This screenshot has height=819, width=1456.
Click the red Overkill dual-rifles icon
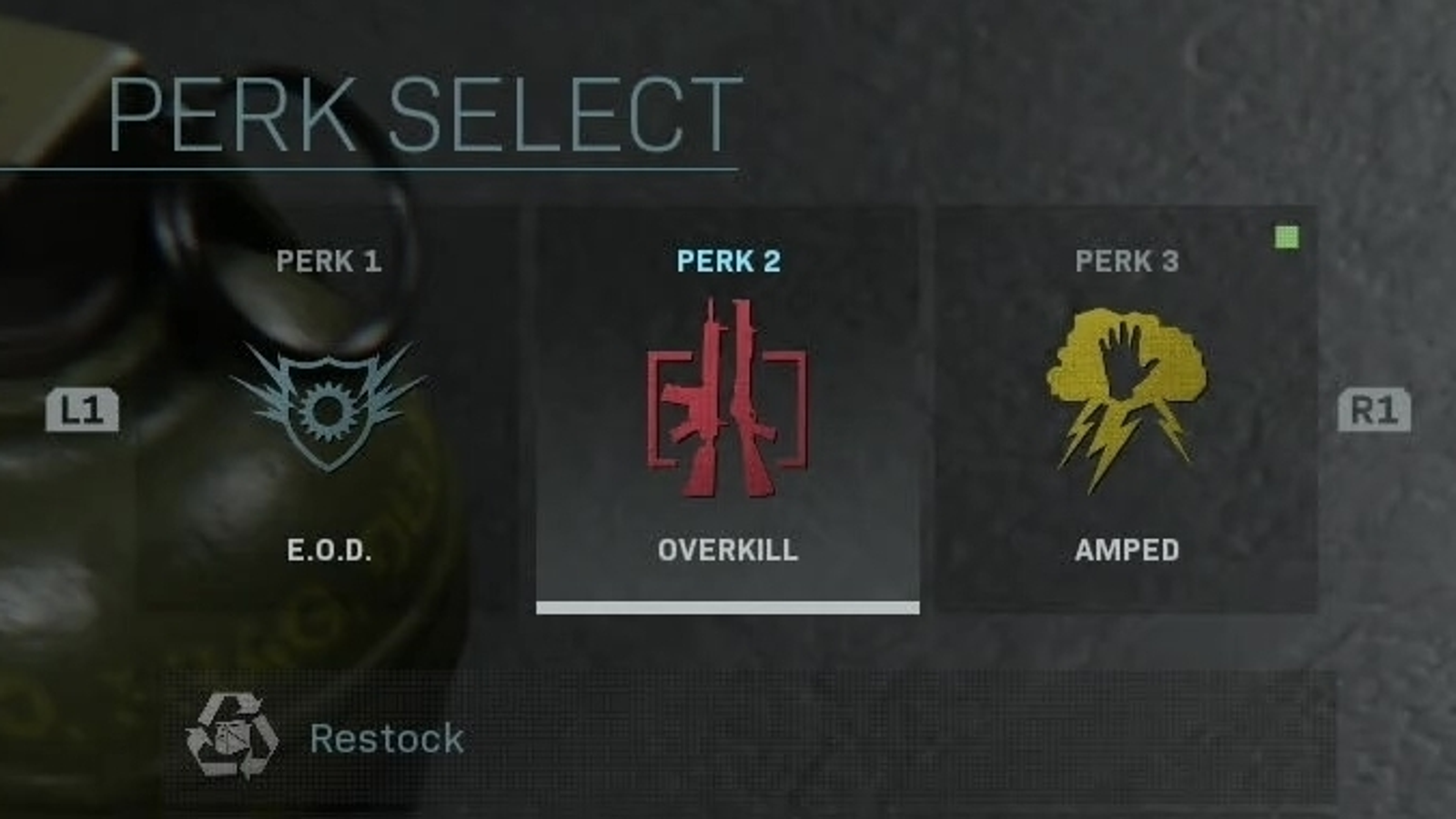click(x=728, y=400)
